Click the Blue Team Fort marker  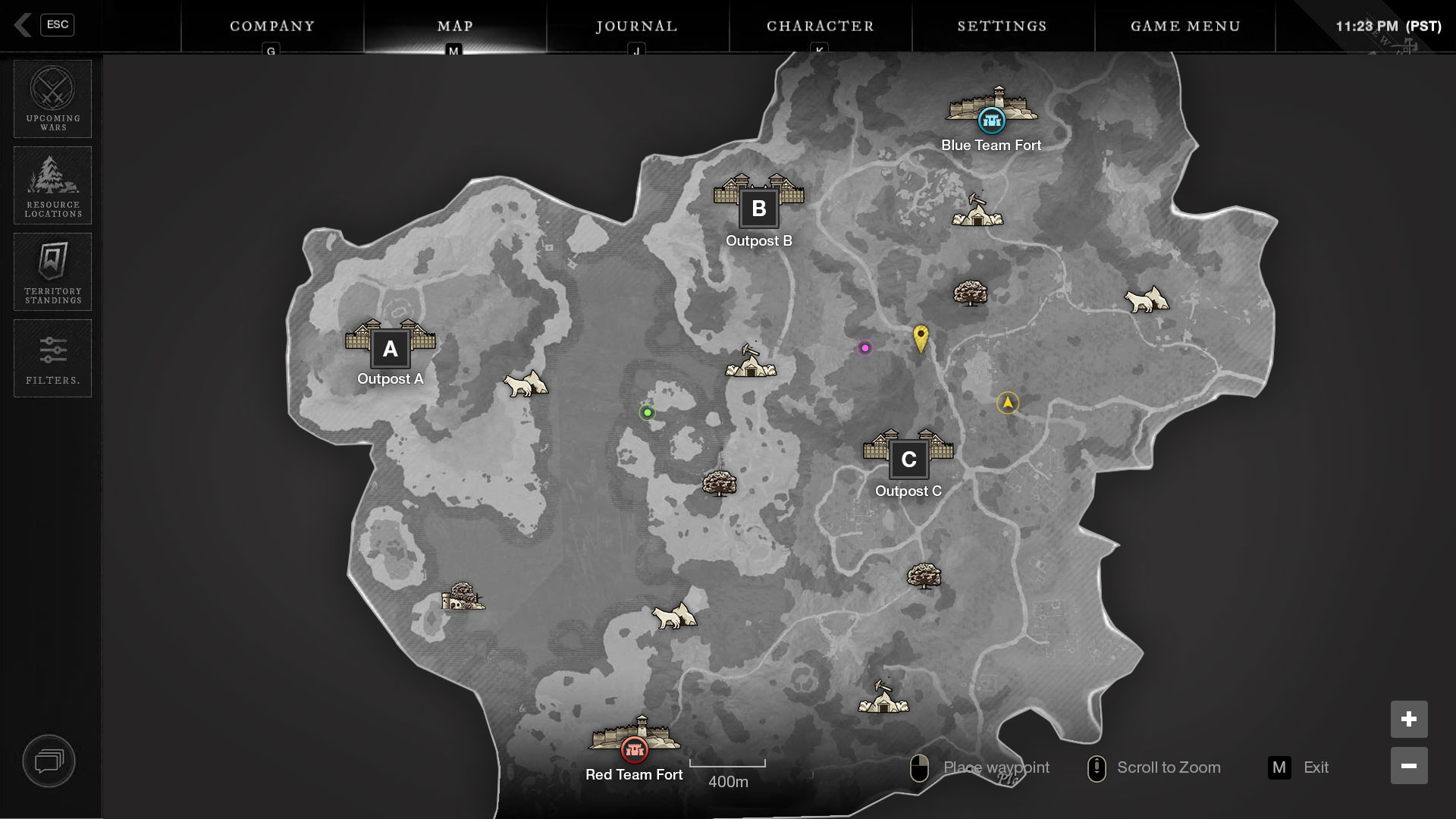pos(991,119)
